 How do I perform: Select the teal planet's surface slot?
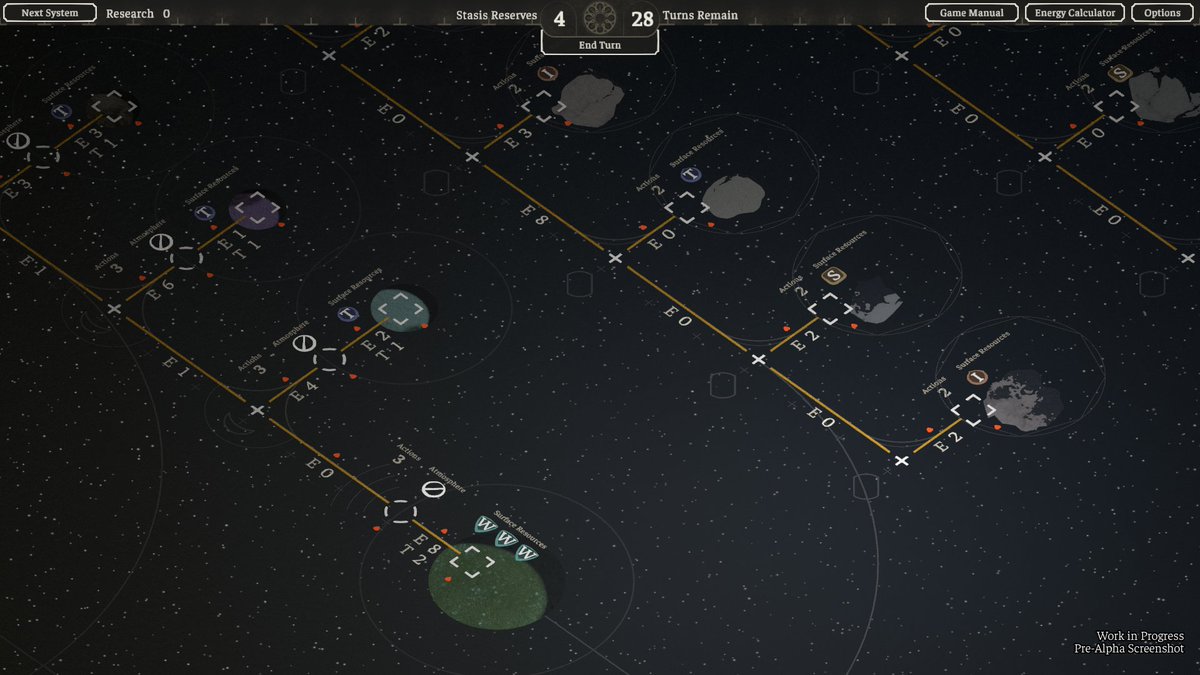click(x=400, y=309)
